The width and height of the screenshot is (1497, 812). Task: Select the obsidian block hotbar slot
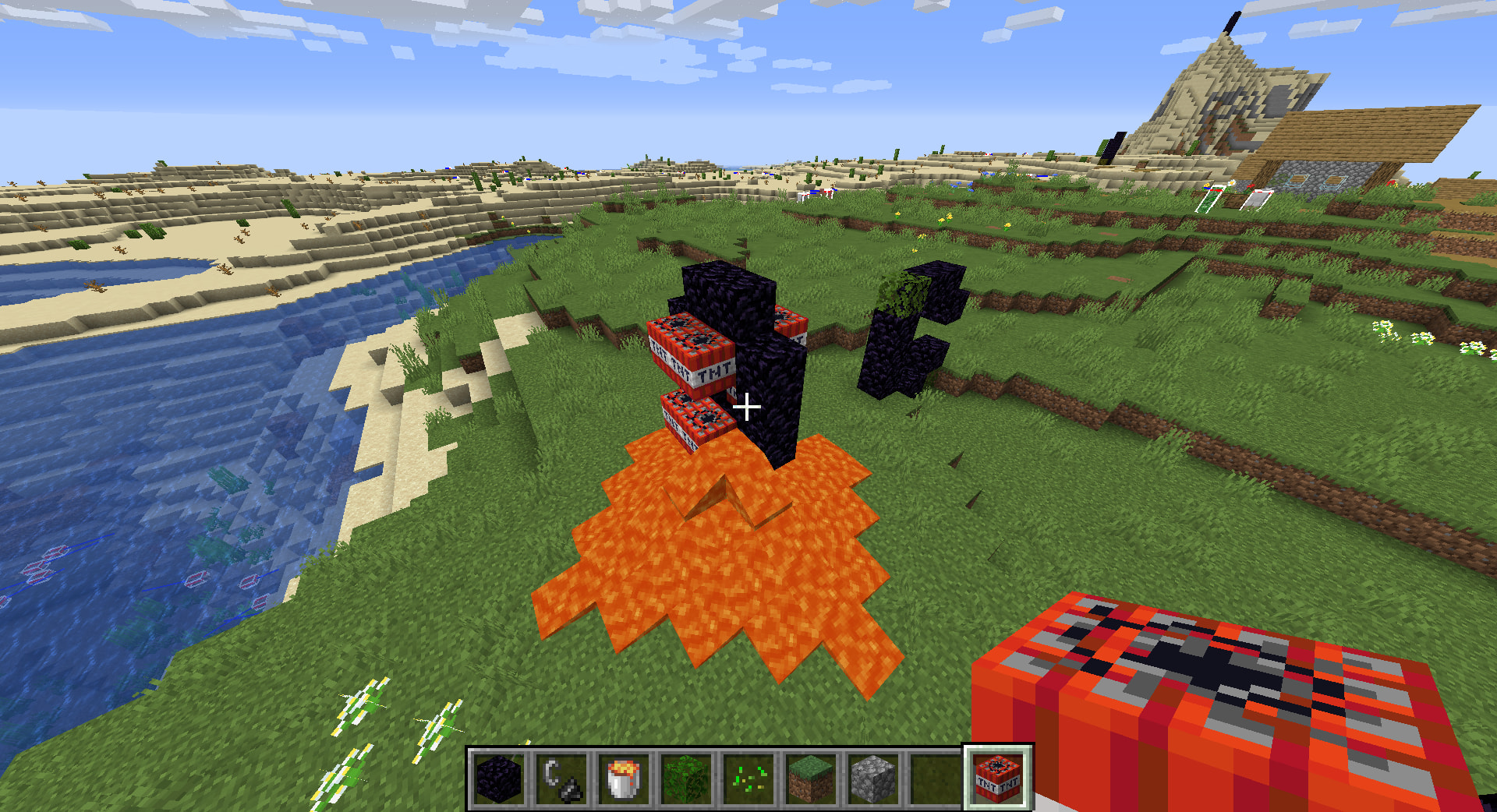click(499, 778)
